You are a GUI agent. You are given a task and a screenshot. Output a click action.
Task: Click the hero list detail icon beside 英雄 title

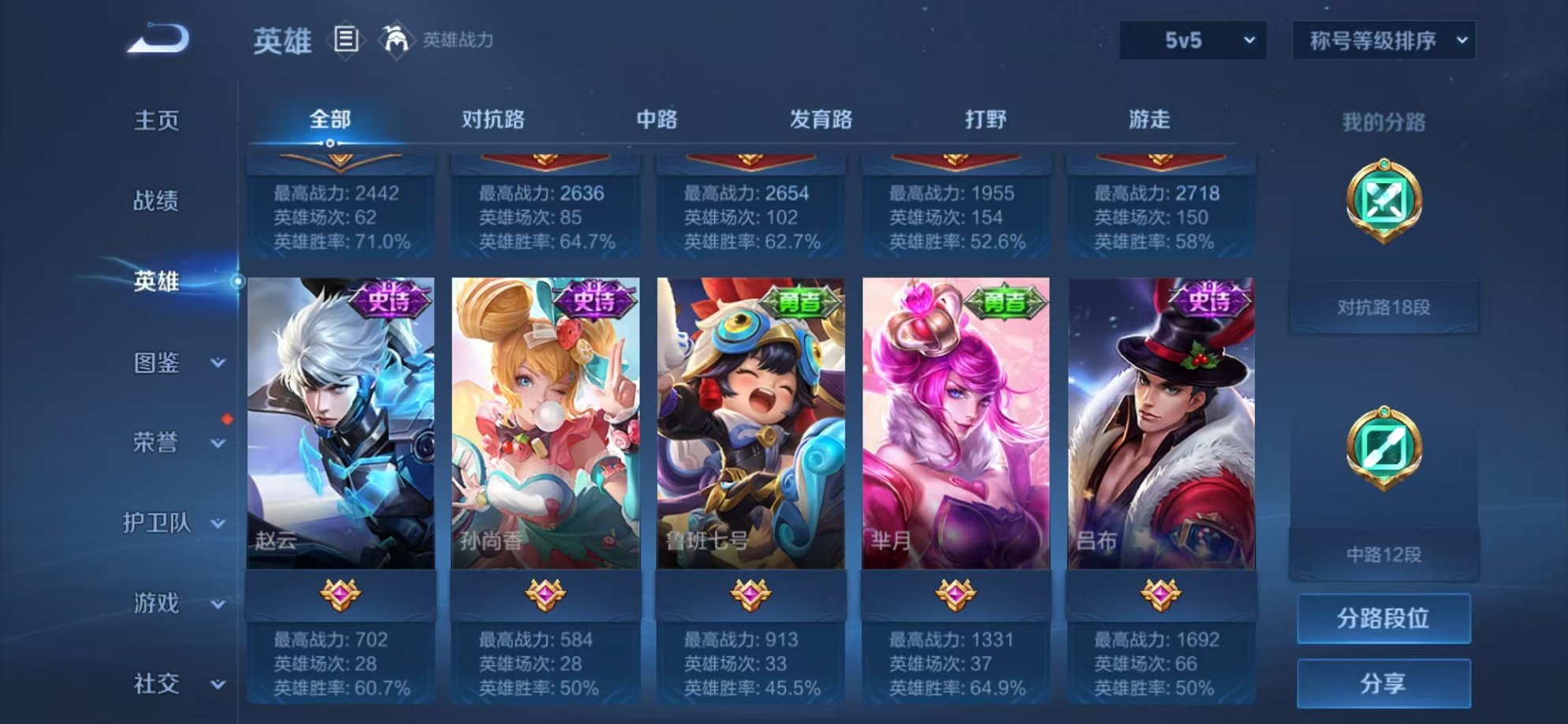[345, 38]
